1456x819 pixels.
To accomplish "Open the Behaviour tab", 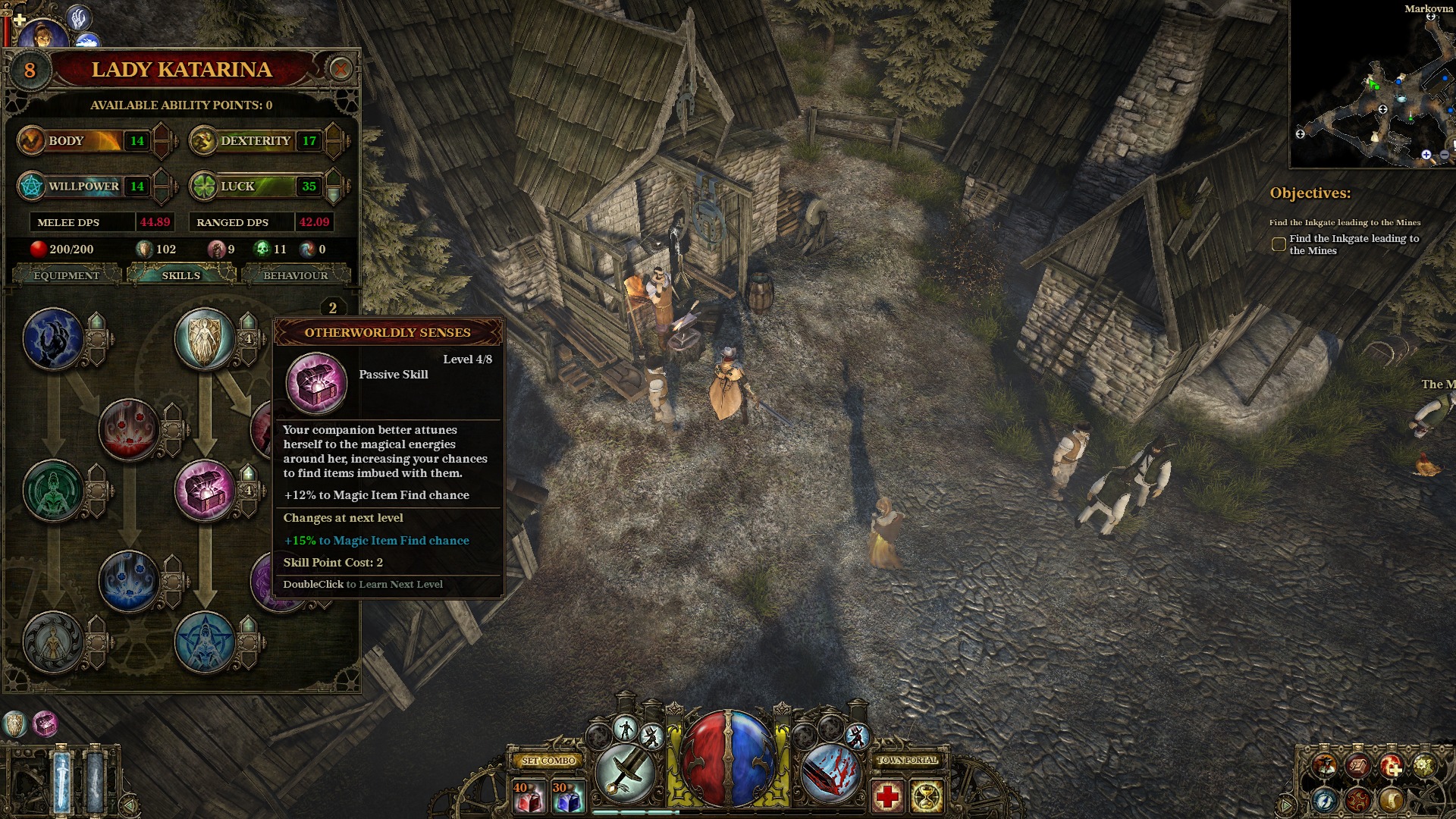I will coord(295,275).
